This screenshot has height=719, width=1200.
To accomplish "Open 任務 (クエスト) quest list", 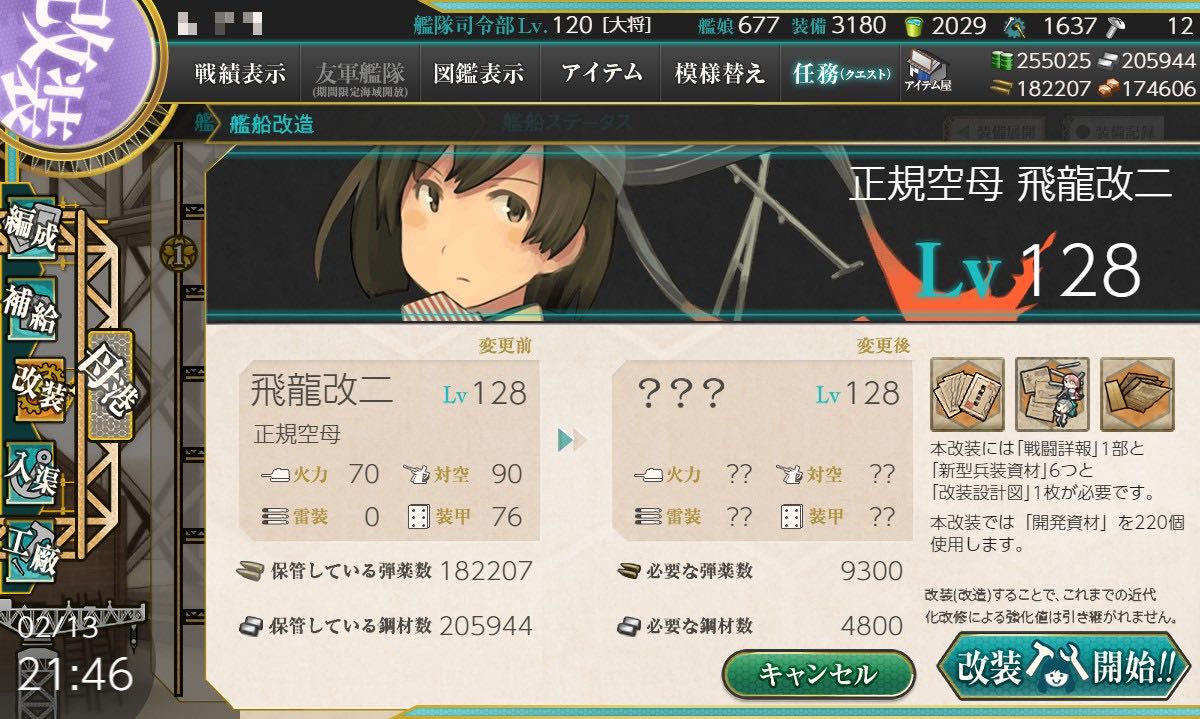I will 840,74.
